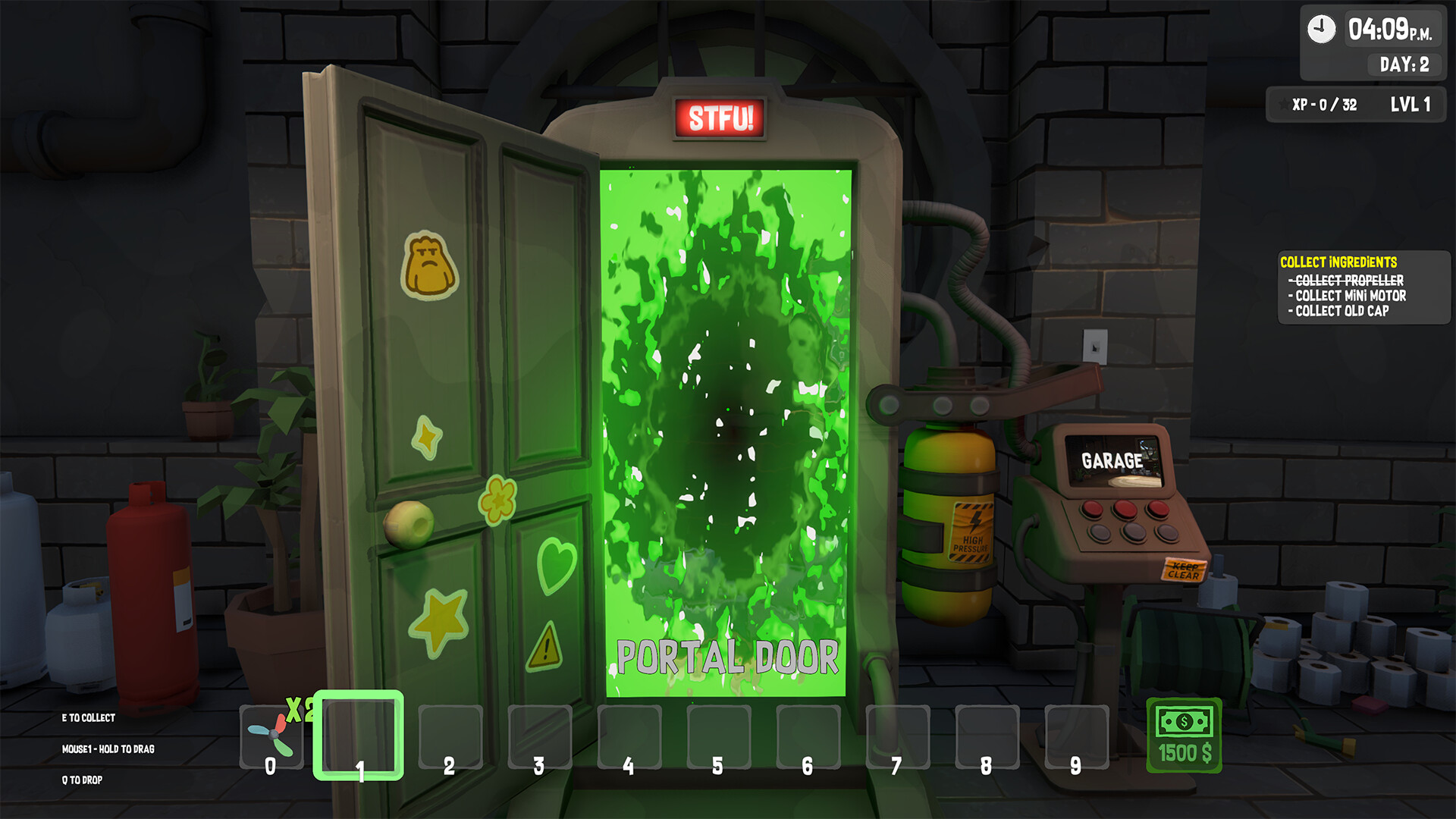Mark the Collect Mini Motor objective complete
Image resolution: width=1456 pixels, height=819 pixels.
[1345, 297]
